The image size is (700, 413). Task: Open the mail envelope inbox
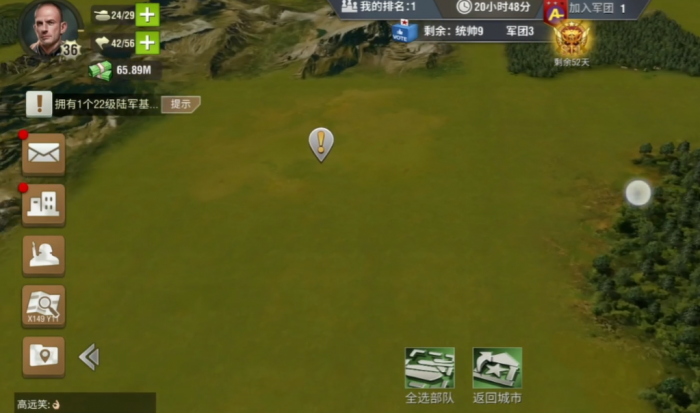(x=44, y=154)
